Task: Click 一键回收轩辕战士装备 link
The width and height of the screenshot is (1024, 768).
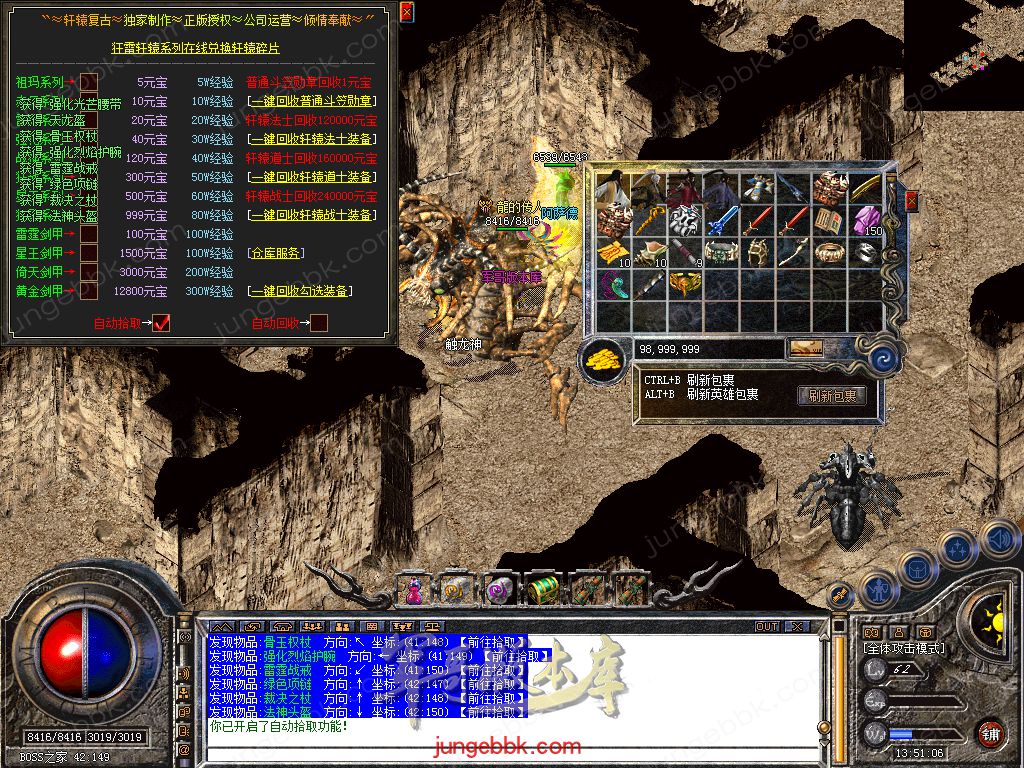Action: click(x=312, y=215)
